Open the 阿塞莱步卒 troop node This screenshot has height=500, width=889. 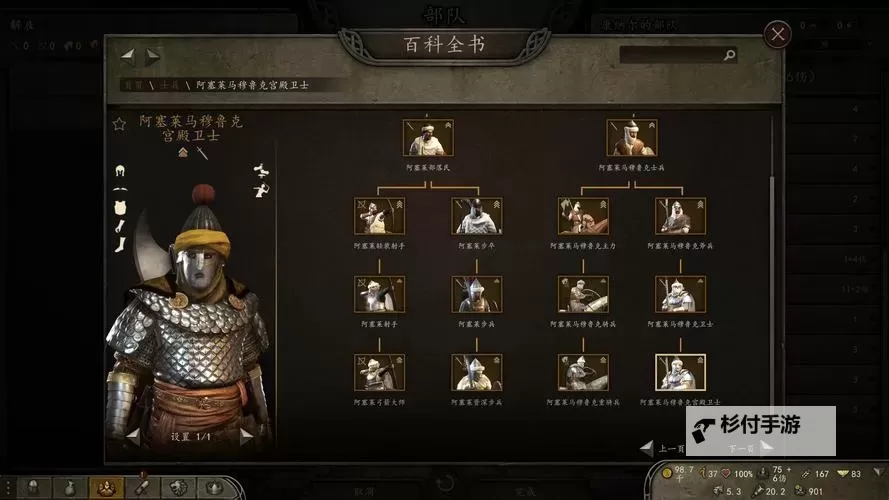tap(476, 216)
